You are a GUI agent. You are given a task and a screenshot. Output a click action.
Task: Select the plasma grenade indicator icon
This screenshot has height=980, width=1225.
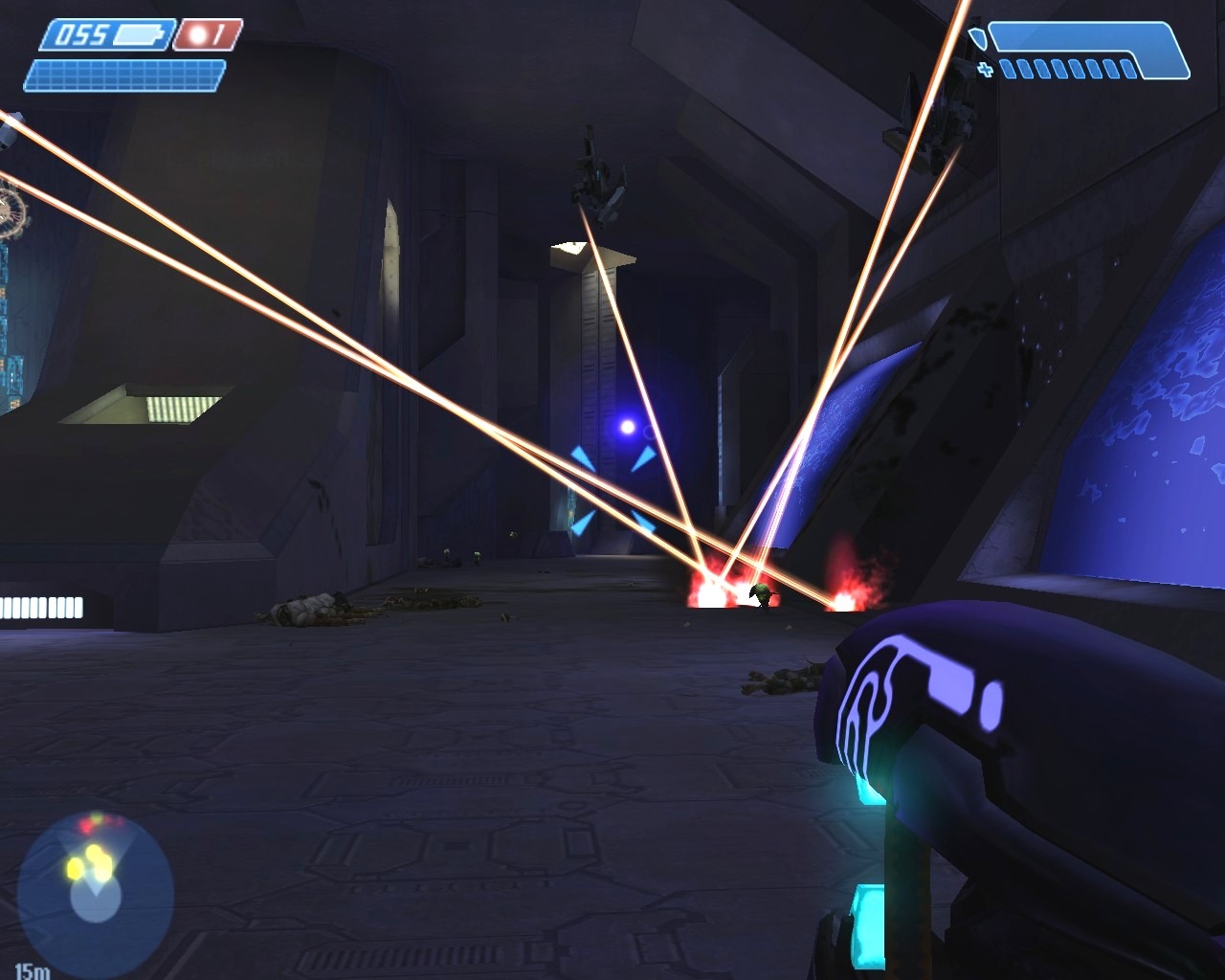click(x=197, y=35)
